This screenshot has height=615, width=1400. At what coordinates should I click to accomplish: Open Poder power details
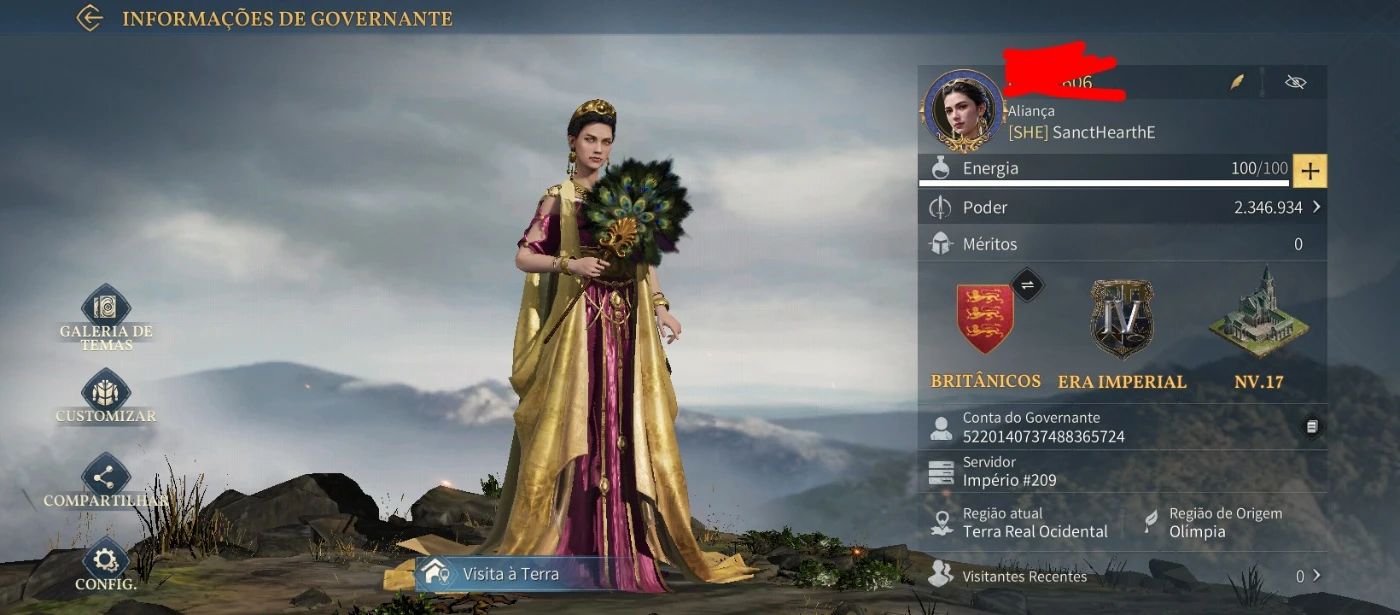tap(1122, 207)
